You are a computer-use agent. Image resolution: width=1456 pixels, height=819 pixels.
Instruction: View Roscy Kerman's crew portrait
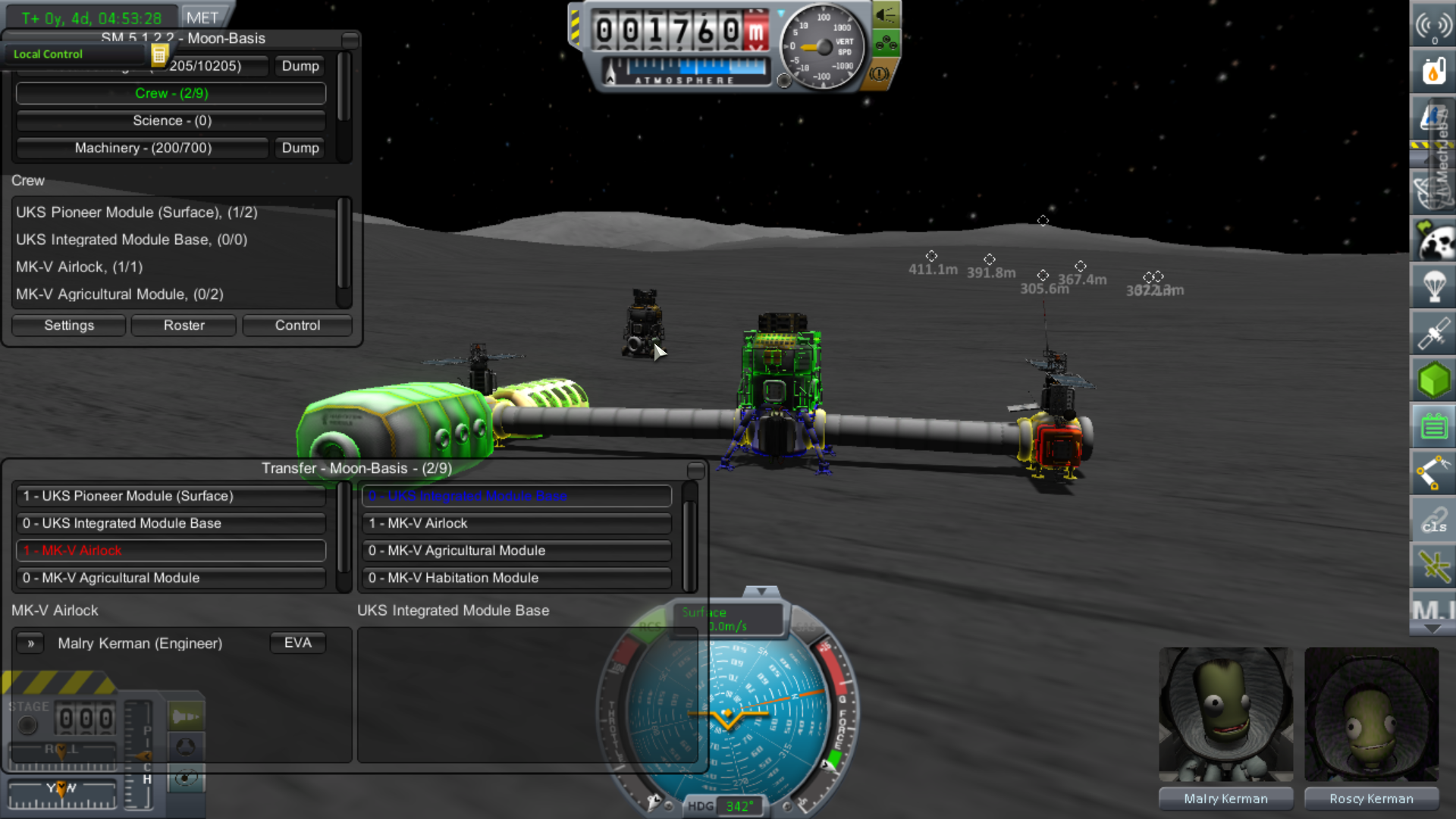(x=1371, y=714)
